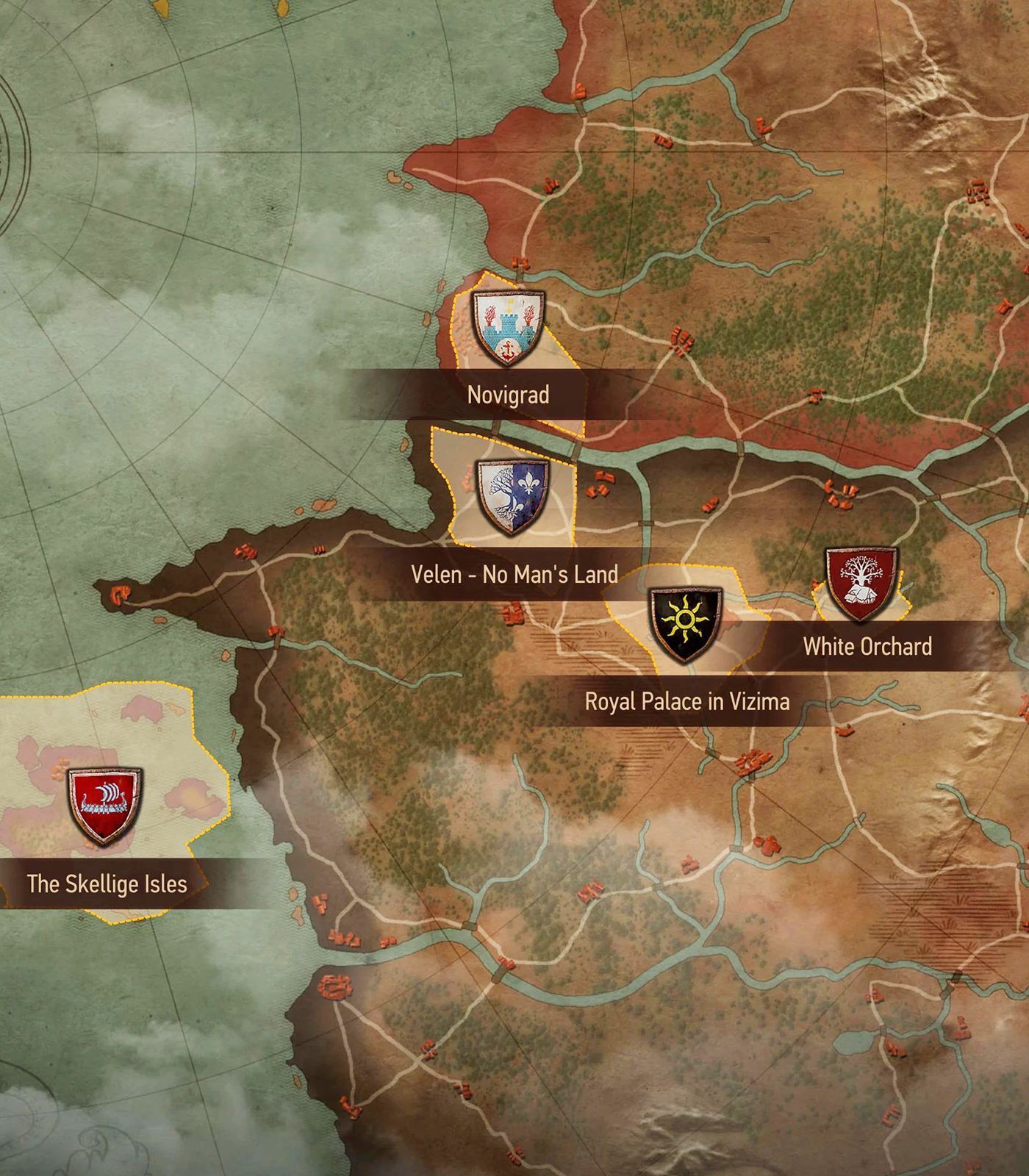Image resolution: width=1029 pixels, height=1176 pixels.
Task: Open The Skellige Isles label
Action: click(x=107, y=883)
